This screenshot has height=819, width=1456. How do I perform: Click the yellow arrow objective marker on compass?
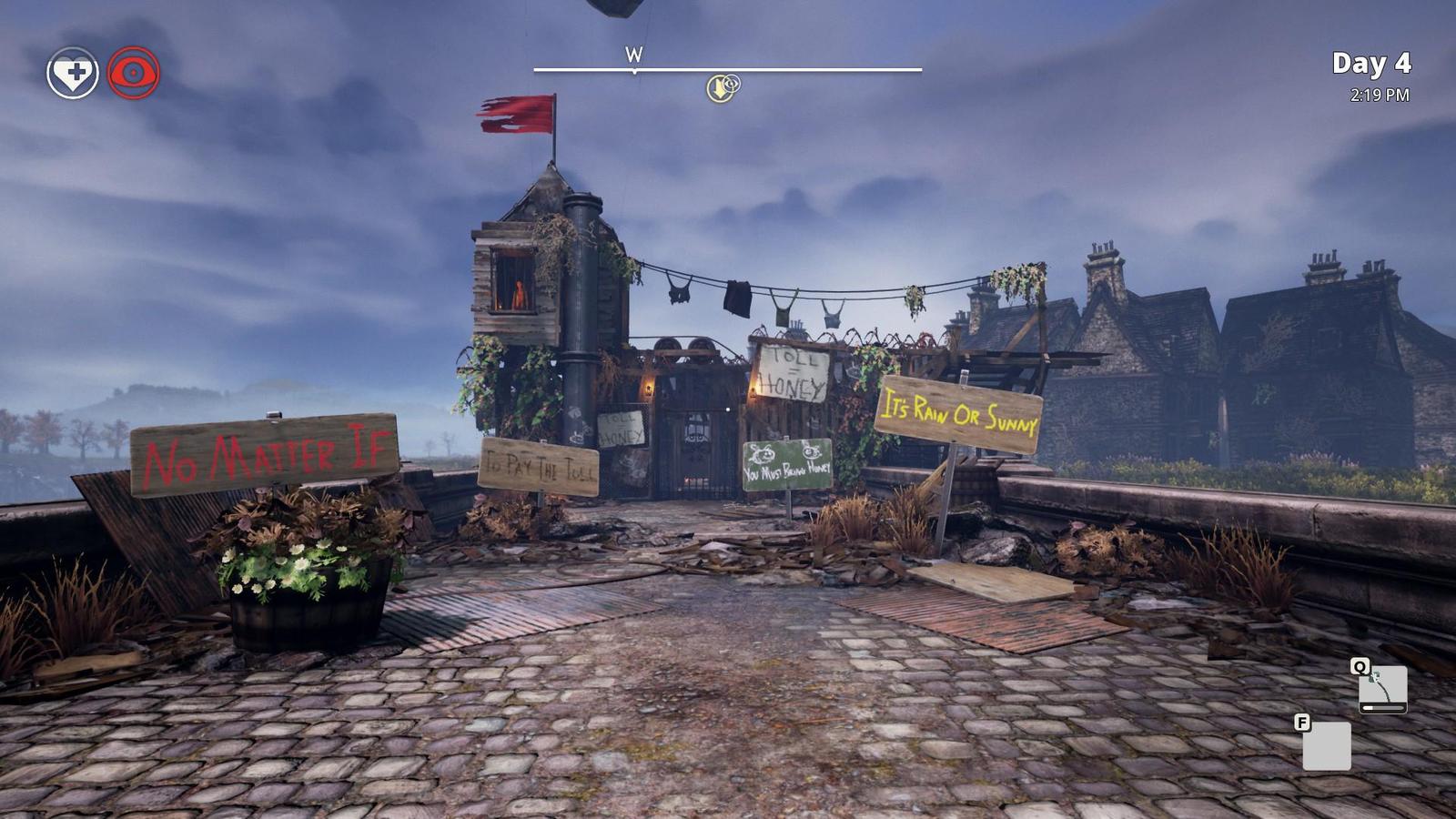(x=720, y=88)
